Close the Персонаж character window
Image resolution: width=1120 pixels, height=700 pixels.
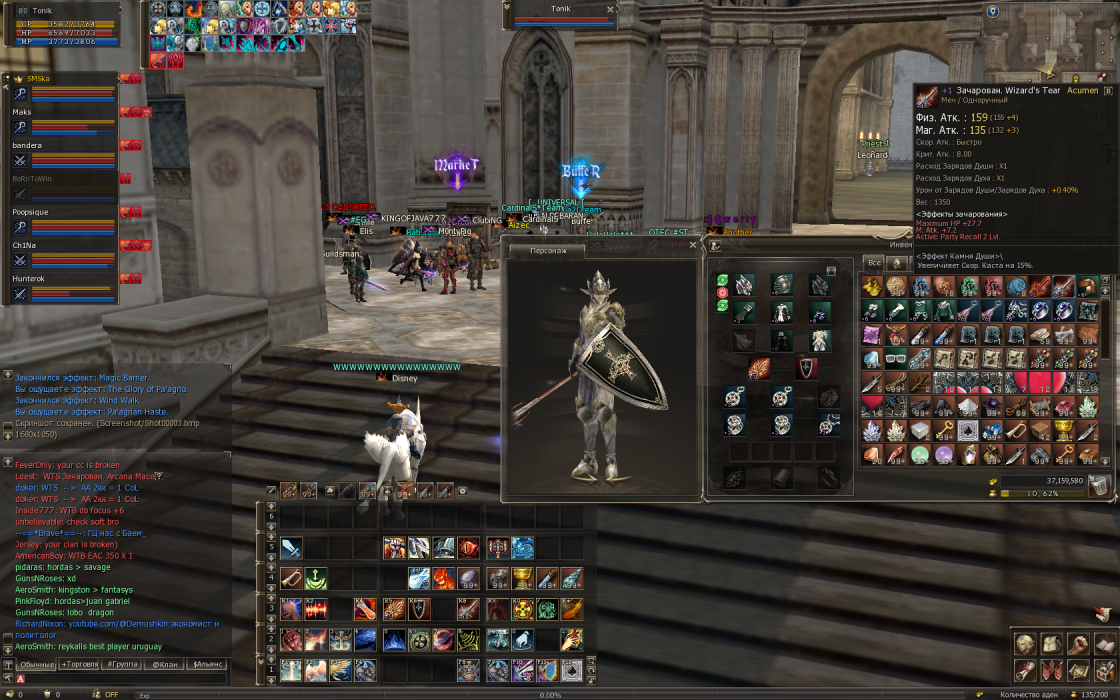(x=692, y=245)
